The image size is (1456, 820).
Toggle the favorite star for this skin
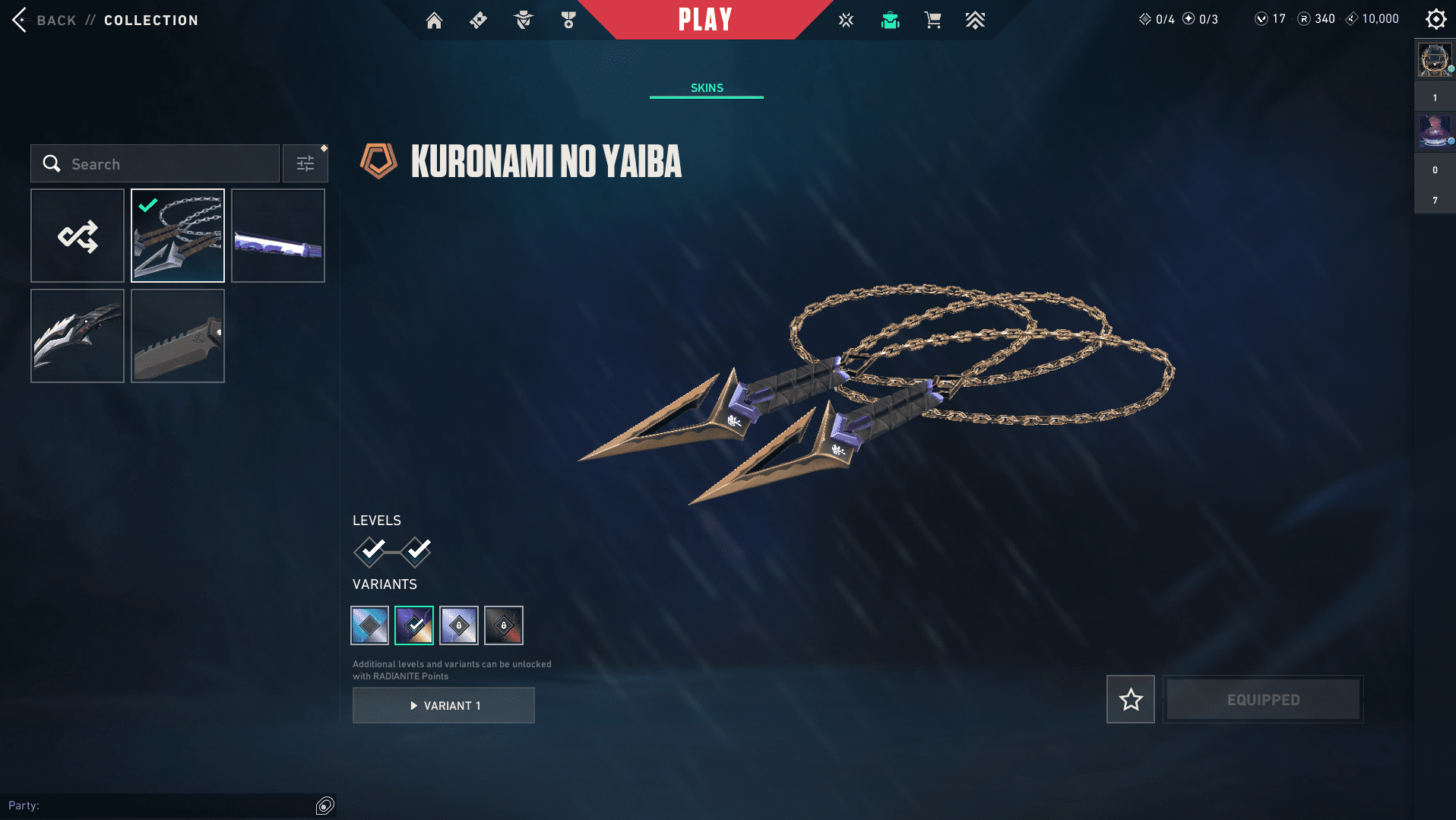[1130, 699]
